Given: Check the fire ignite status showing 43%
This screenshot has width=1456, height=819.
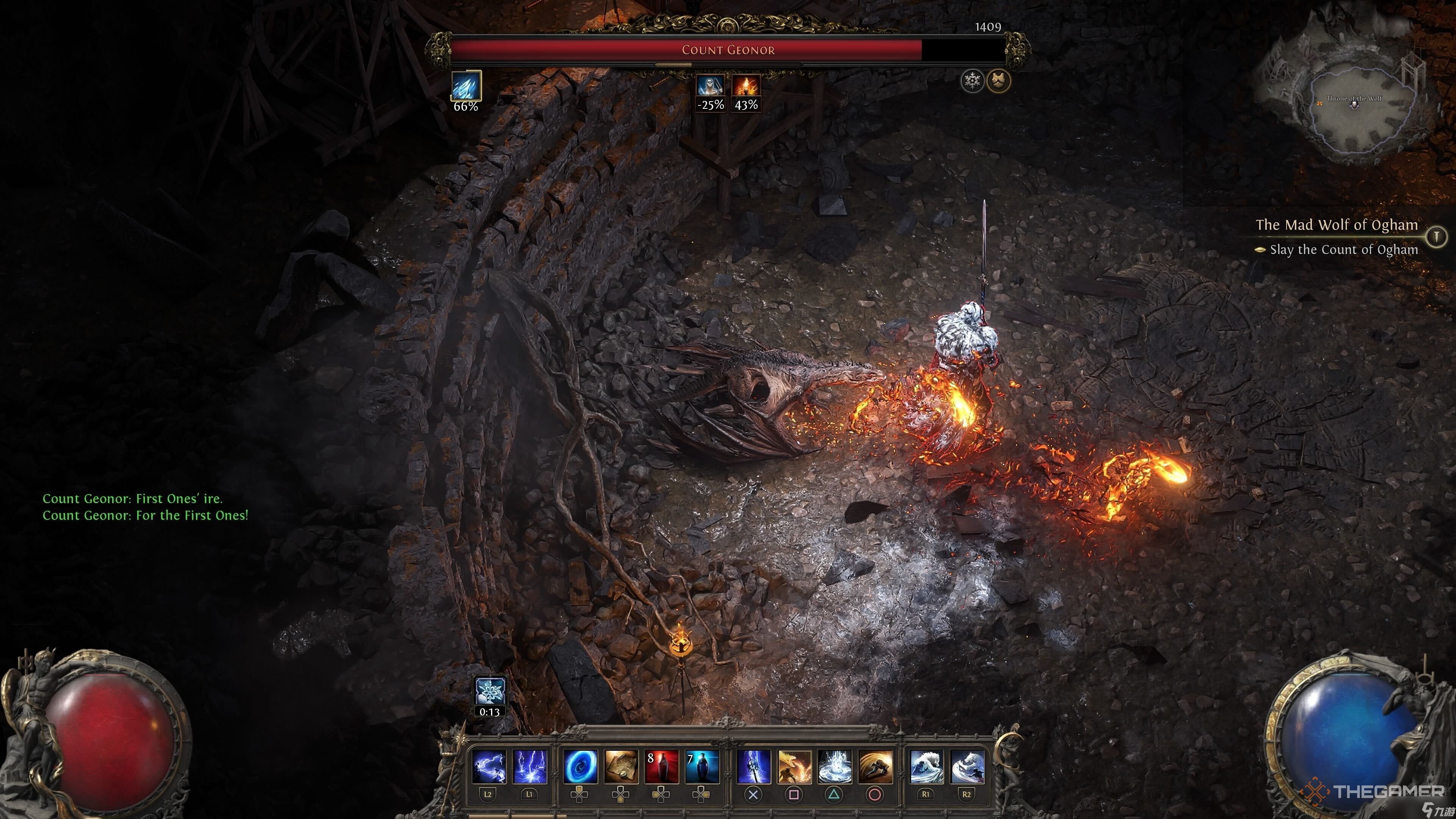Looking at the screenshot, I should tap(746, 86).
